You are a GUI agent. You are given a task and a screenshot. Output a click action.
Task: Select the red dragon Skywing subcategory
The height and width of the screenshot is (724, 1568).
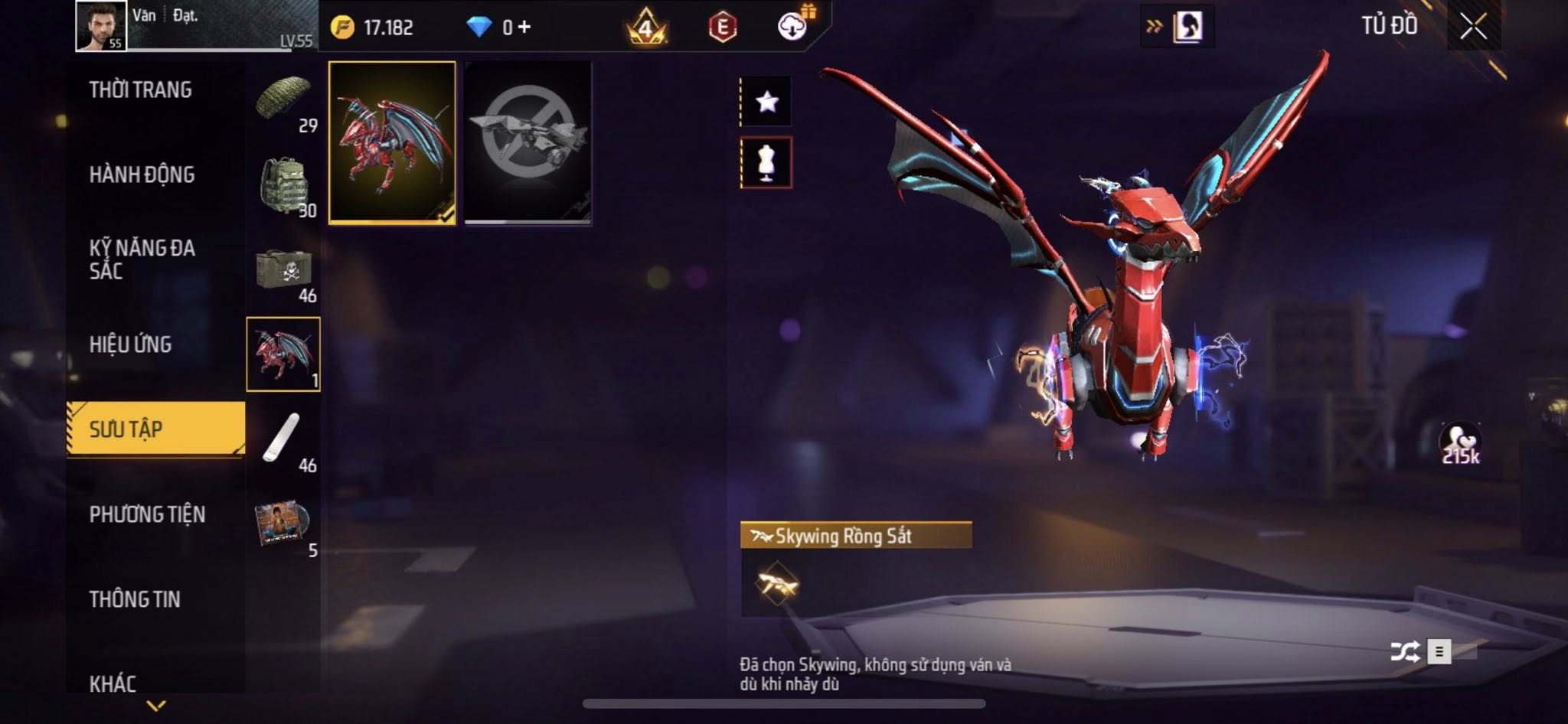coord(283,354)
